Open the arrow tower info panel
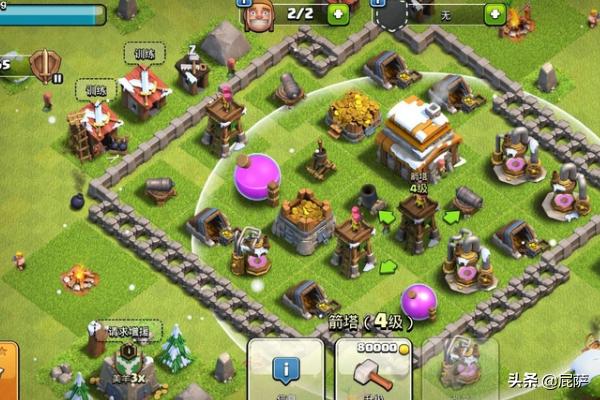The width and height of the screenshot is (600, 400). pyautogui.click(x=286, y=370)
